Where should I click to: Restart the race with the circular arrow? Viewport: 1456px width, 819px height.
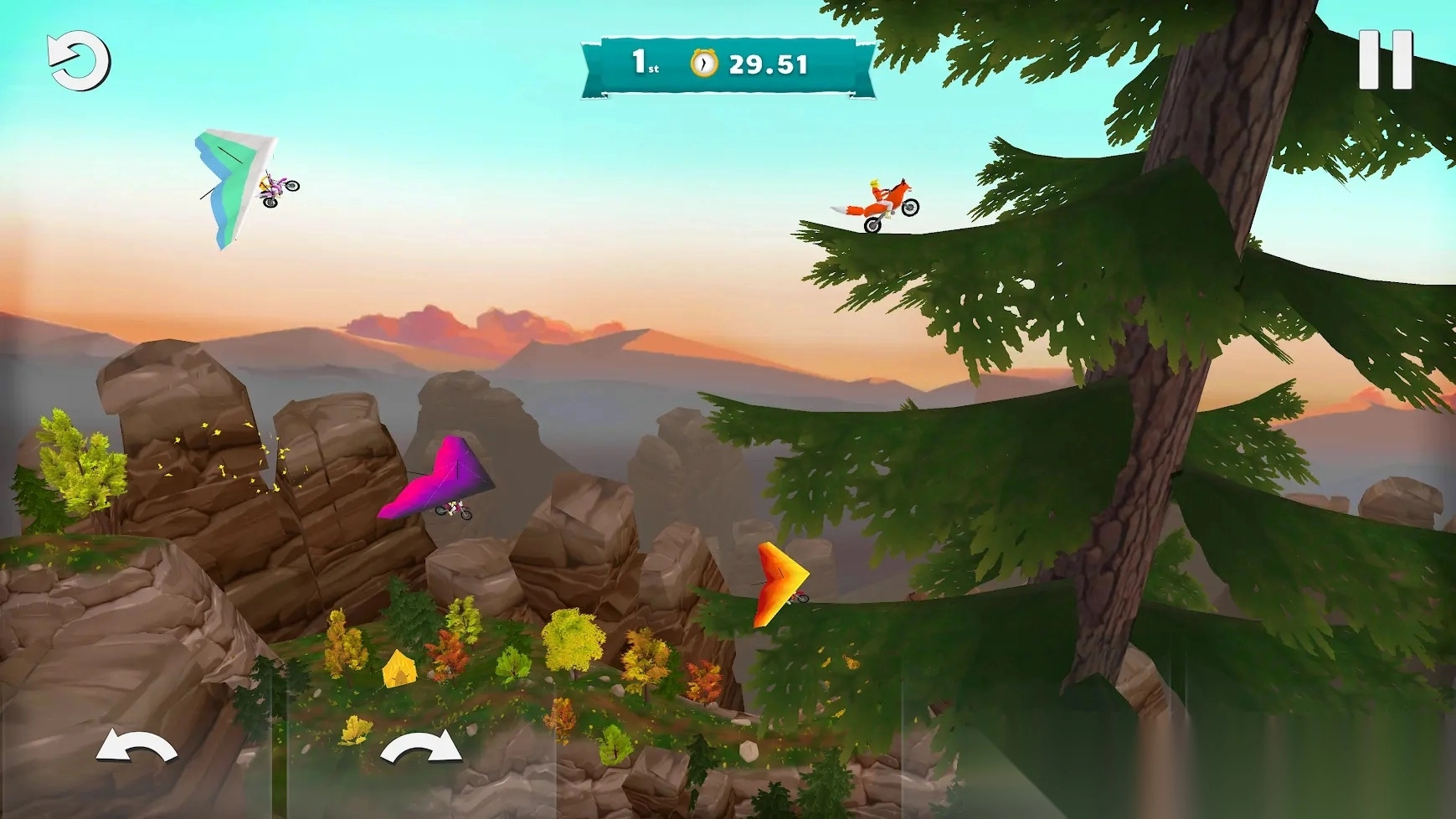79,61
